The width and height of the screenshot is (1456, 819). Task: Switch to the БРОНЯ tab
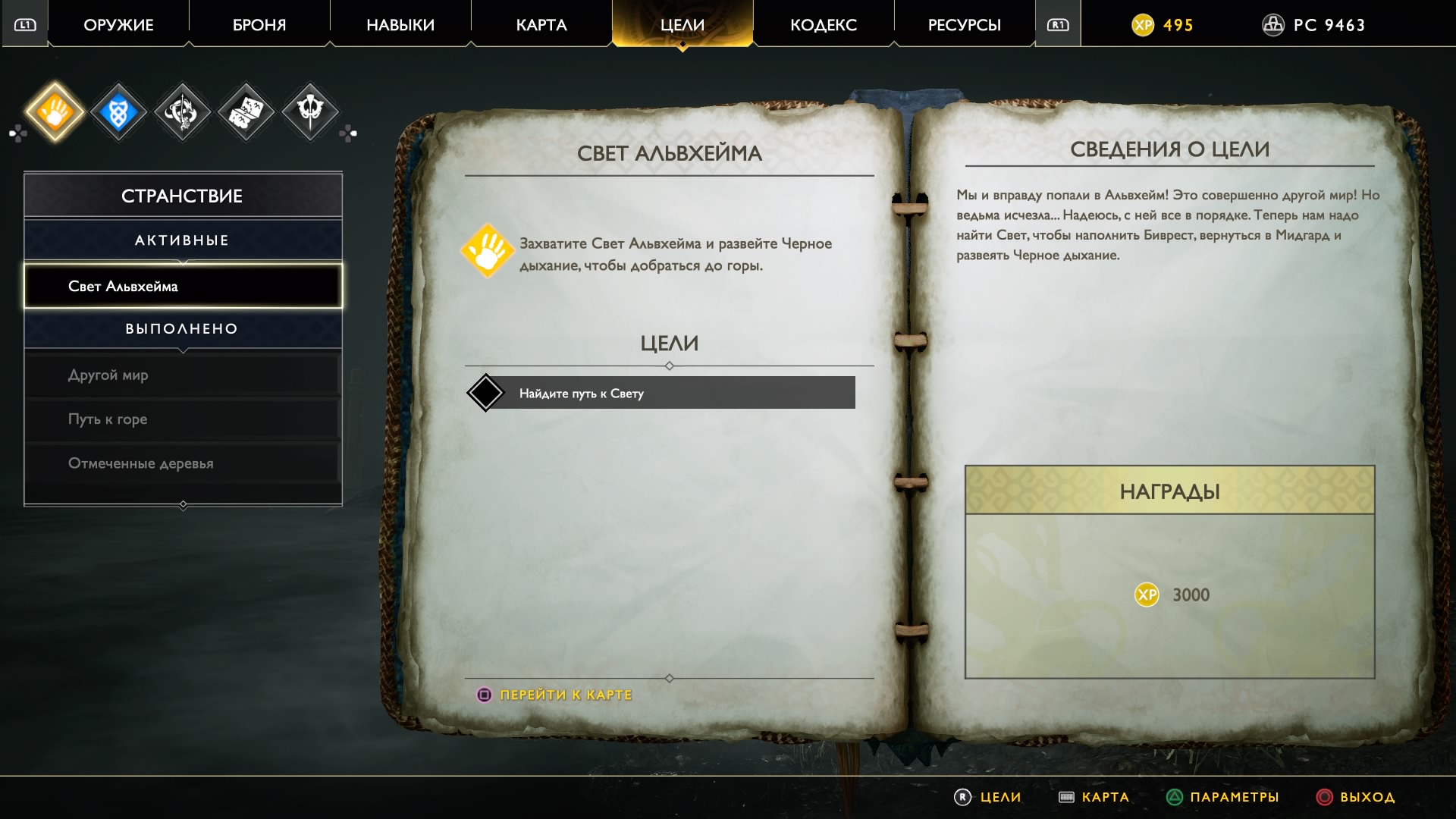(259, 25)
